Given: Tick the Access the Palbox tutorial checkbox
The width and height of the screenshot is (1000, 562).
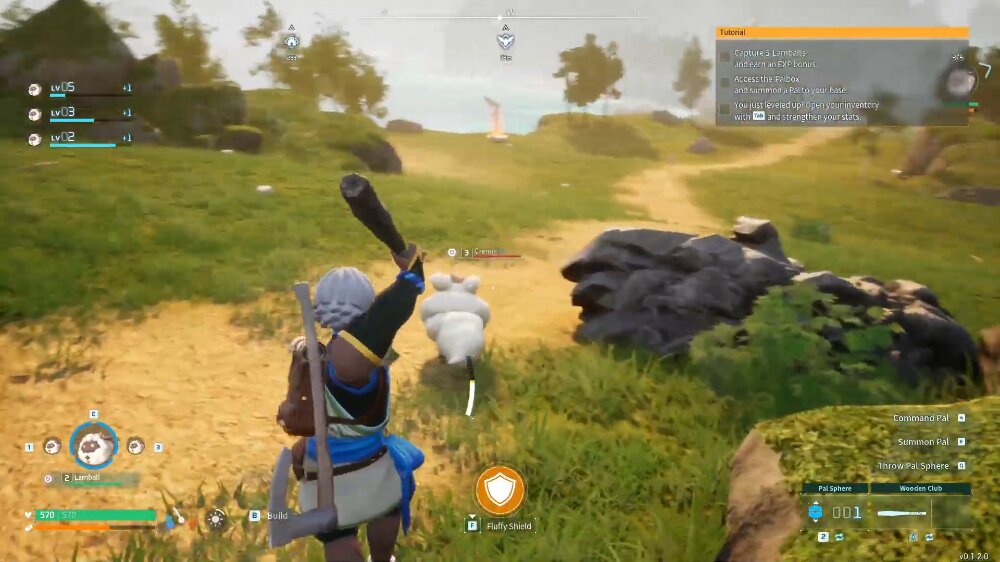Looking at the screenshot, I should click(725, 83).
